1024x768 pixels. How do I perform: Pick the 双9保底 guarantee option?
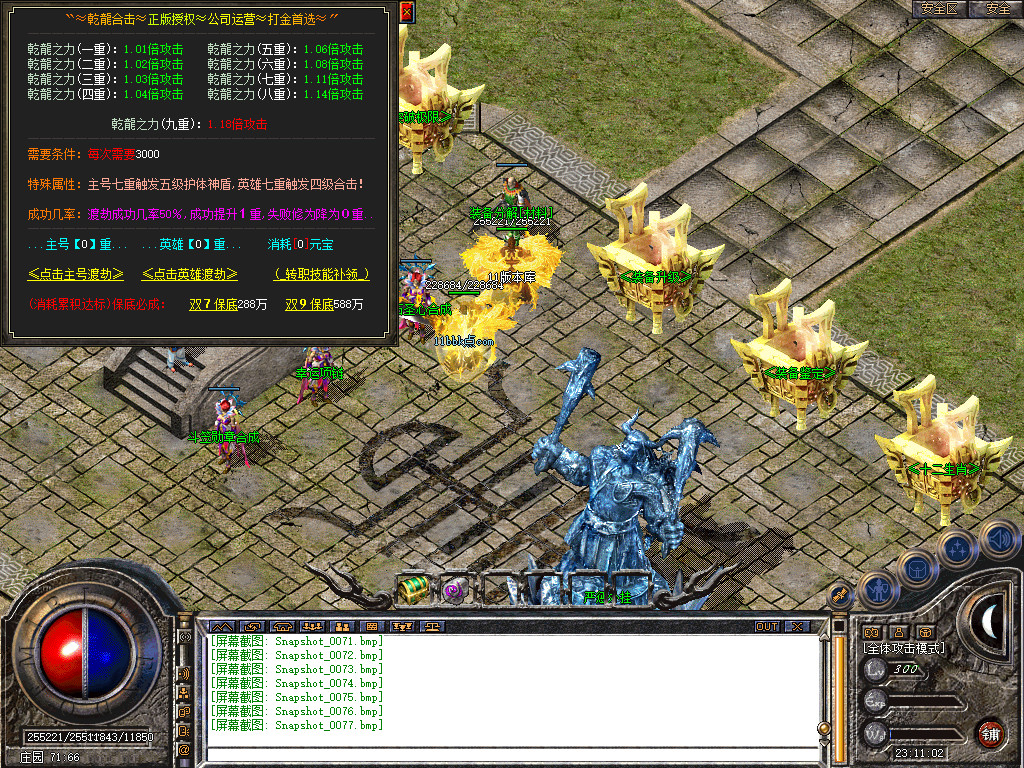tap(309, 304)
